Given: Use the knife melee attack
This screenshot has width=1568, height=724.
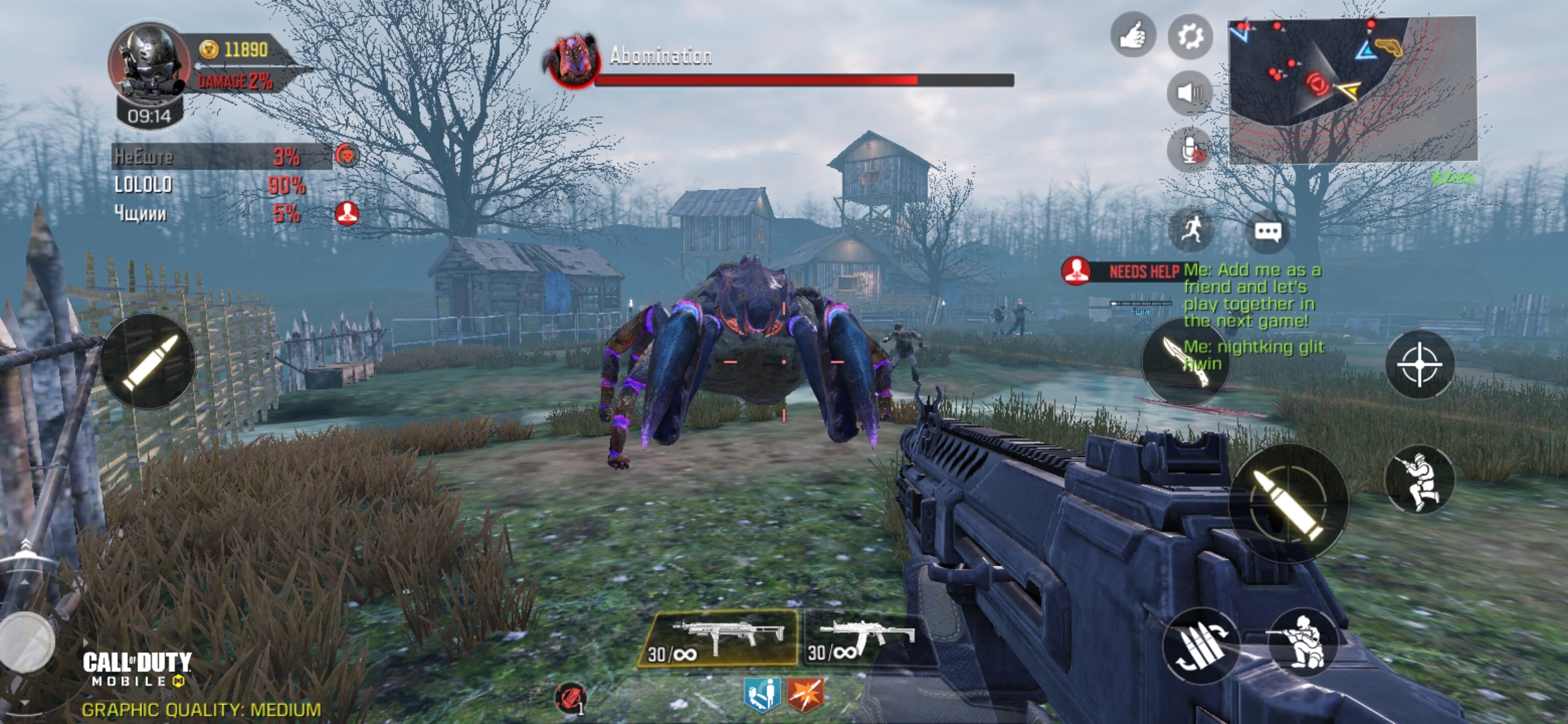Looking at the screenshot, I should click(1183, 362).
